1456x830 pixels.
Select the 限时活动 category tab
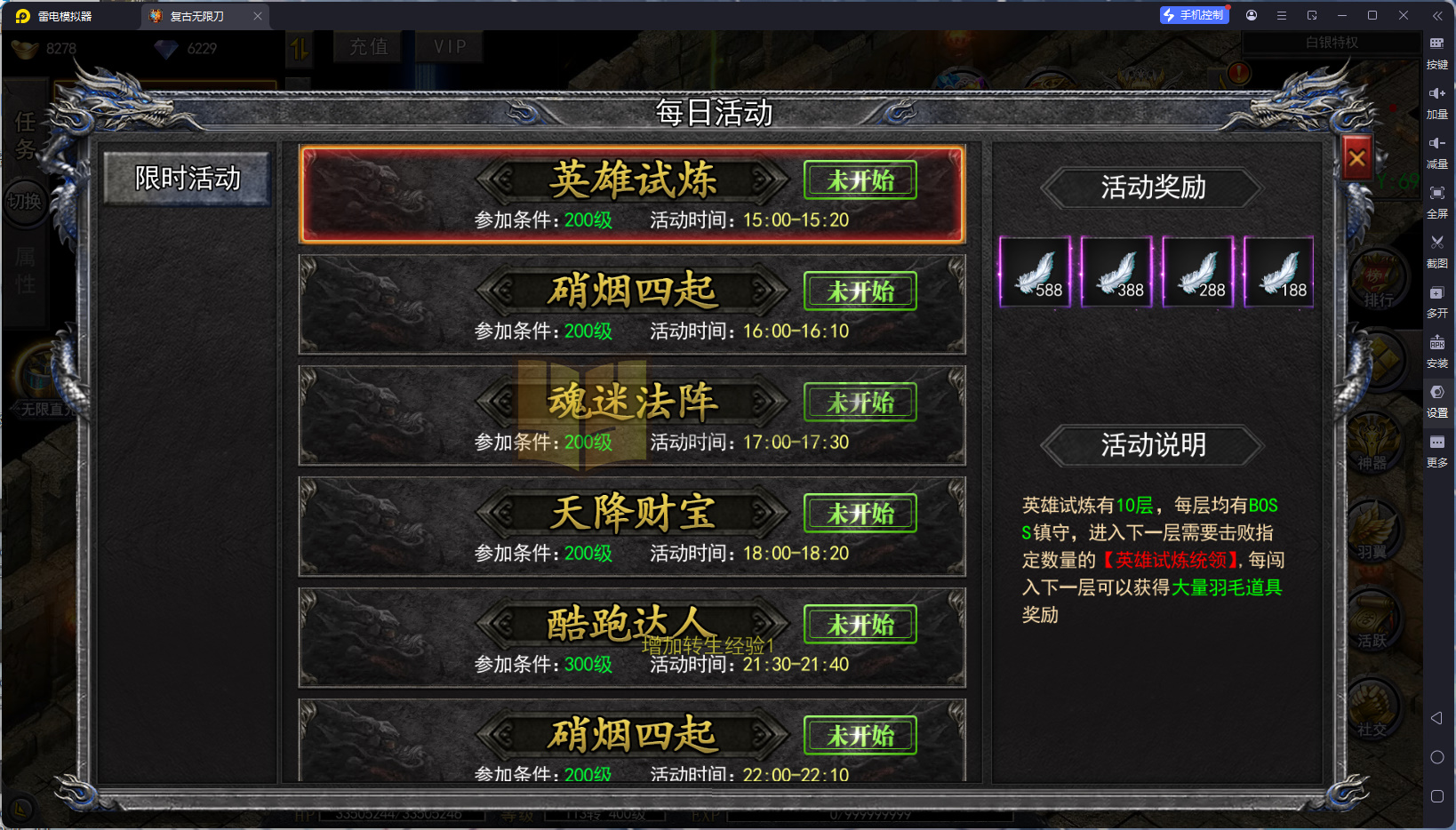[x=186, y=179]
